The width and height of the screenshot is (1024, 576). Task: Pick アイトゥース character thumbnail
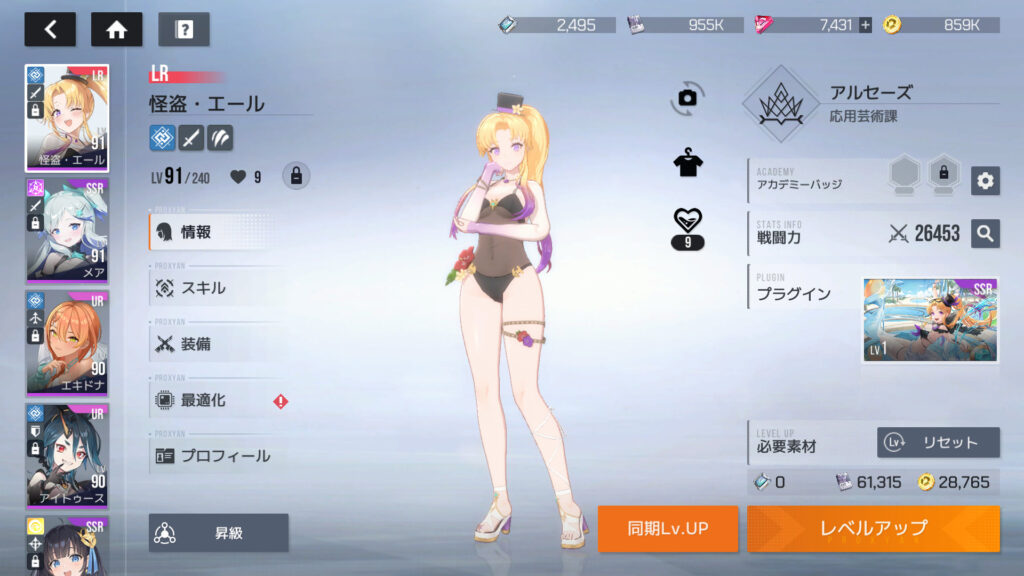coord(67,456)
